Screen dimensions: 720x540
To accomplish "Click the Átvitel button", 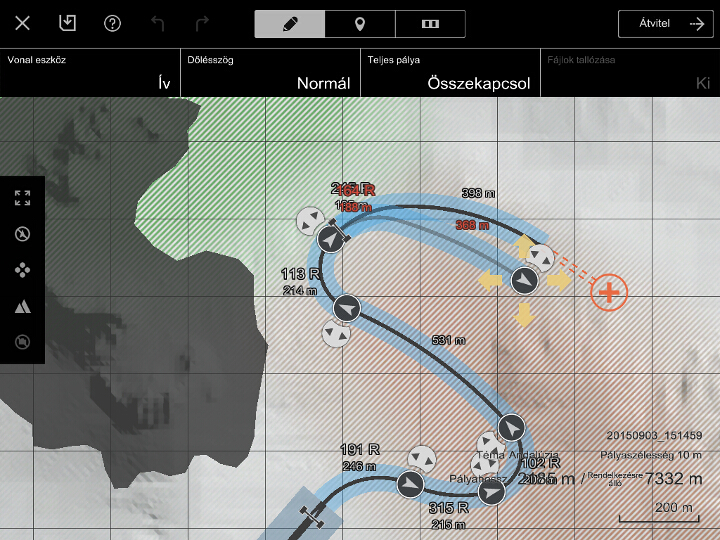I will (665, 24).
